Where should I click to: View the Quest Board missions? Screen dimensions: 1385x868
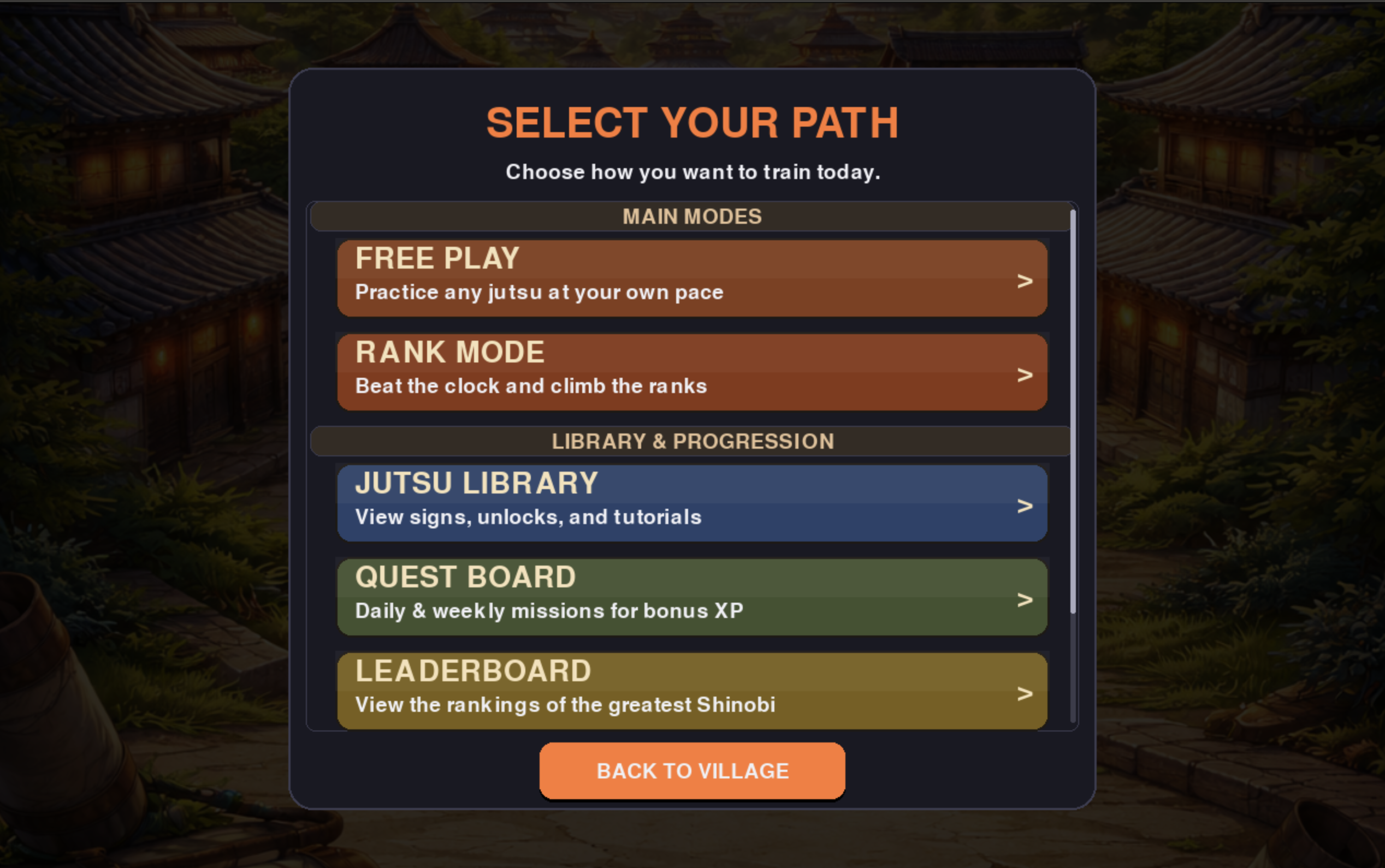coord(691,596)
